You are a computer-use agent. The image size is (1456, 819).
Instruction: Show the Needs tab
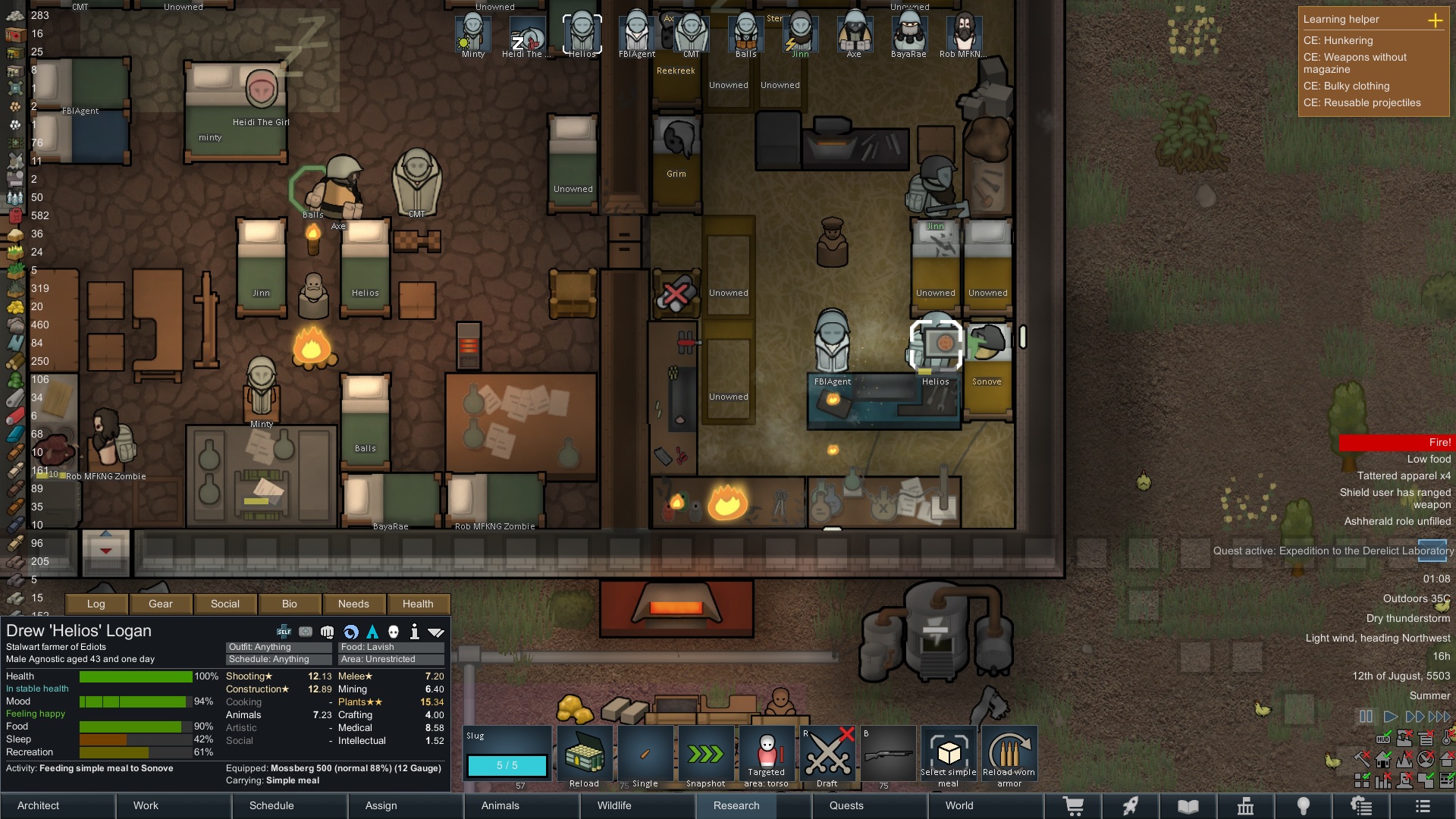coord(353,604)
